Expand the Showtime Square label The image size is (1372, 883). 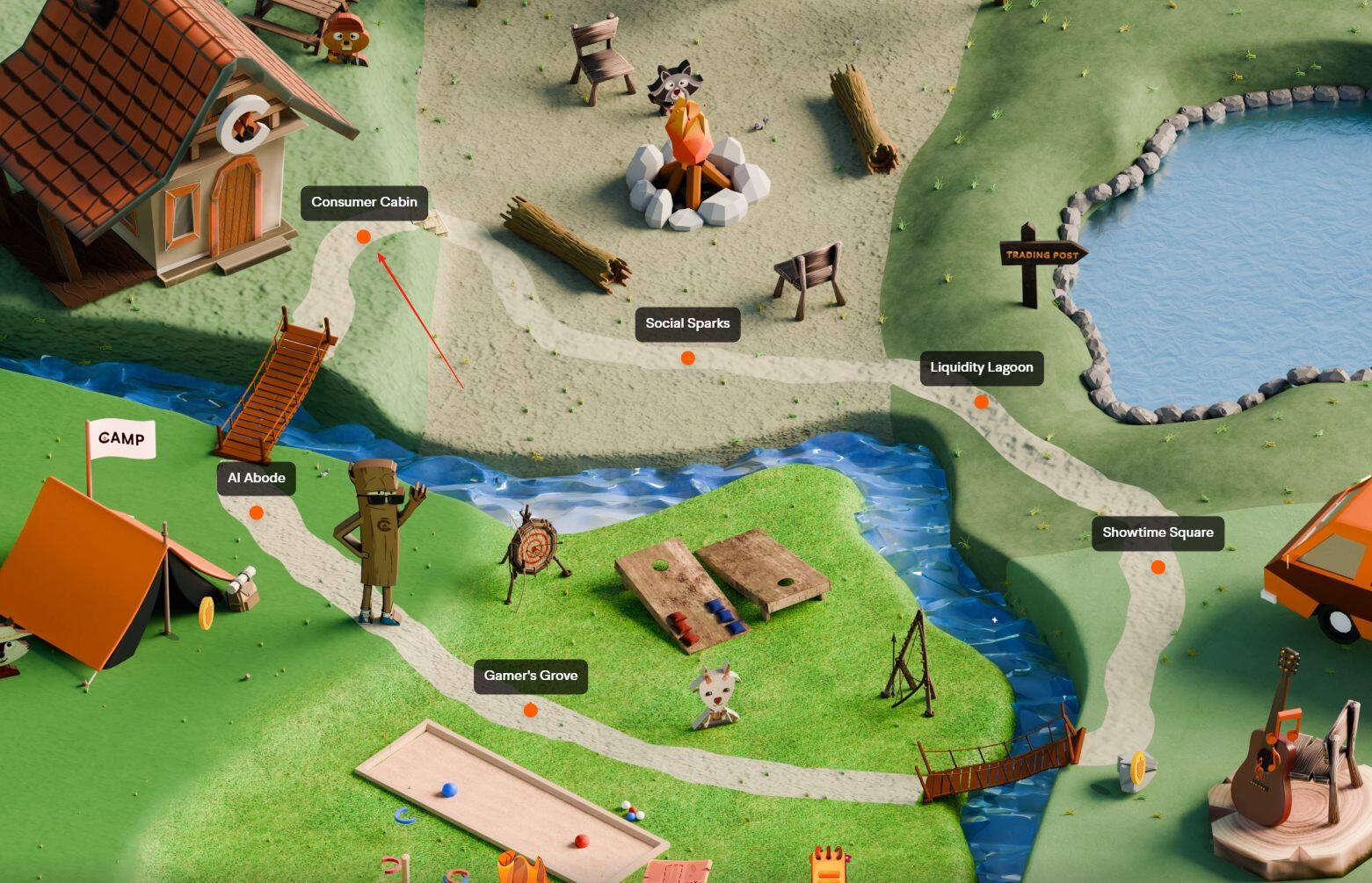[1158, 532]
